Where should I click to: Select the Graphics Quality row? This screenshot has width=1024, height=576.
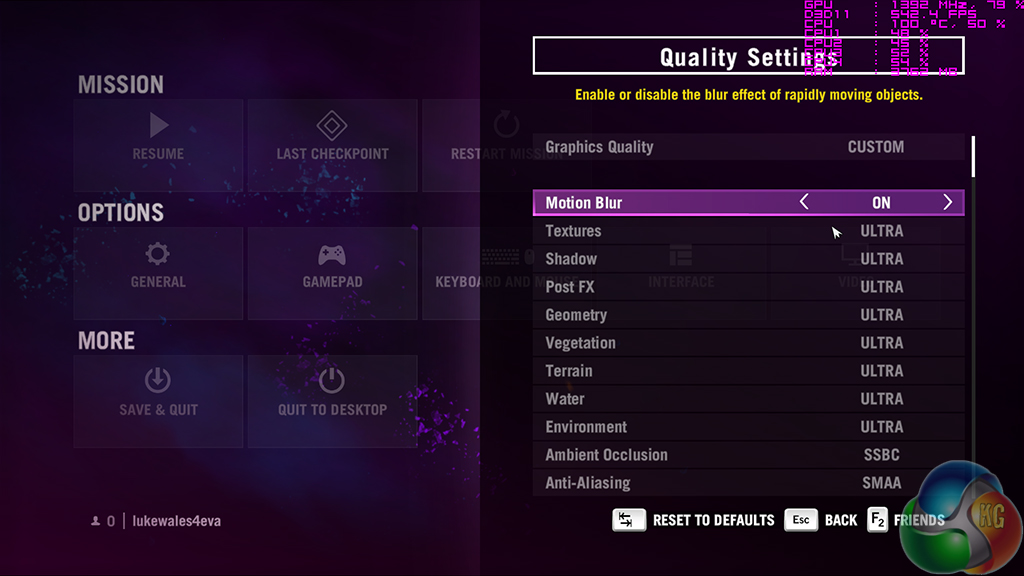748,147
